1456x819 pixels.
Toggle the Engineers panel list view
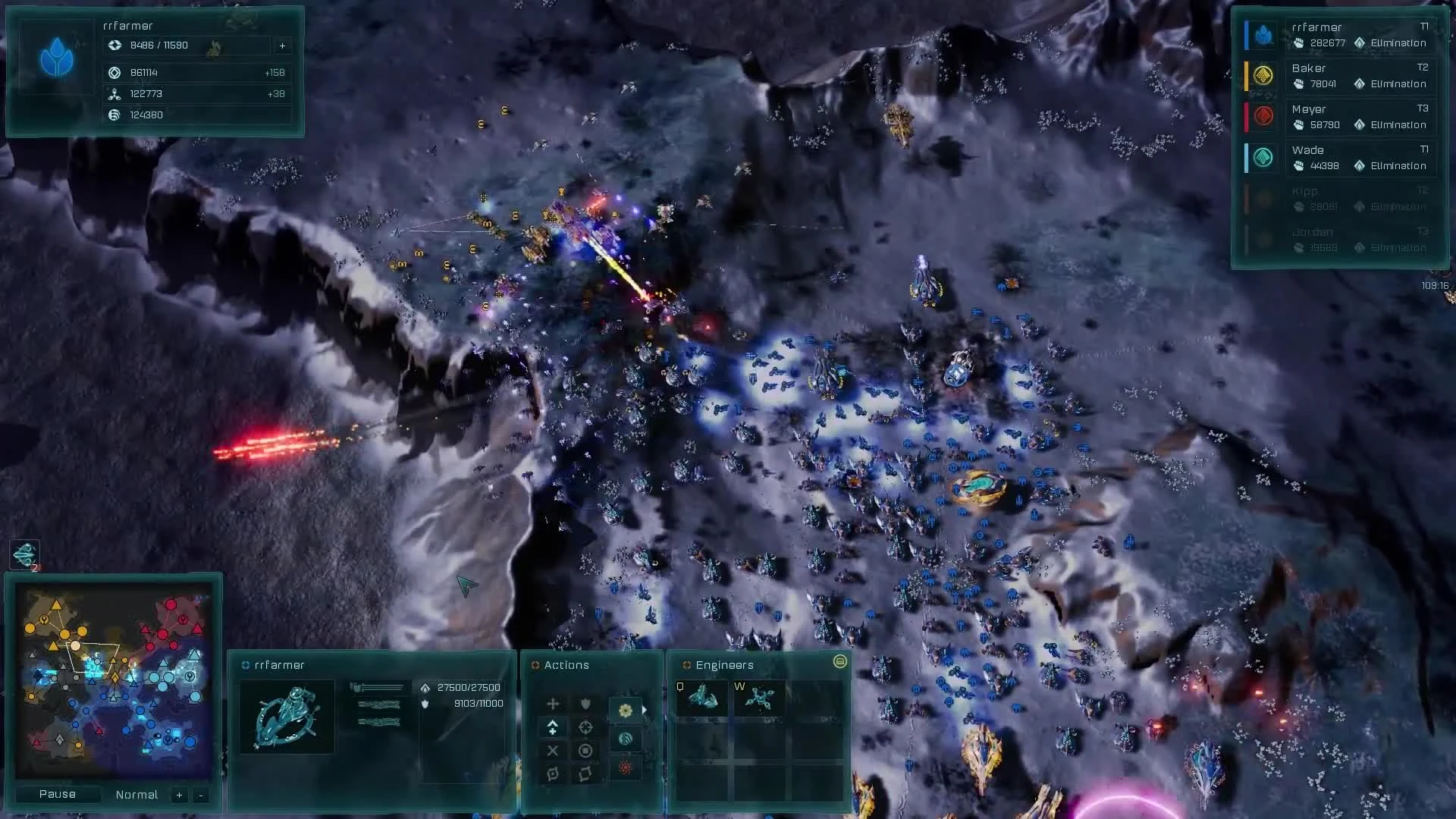(840, 662)
